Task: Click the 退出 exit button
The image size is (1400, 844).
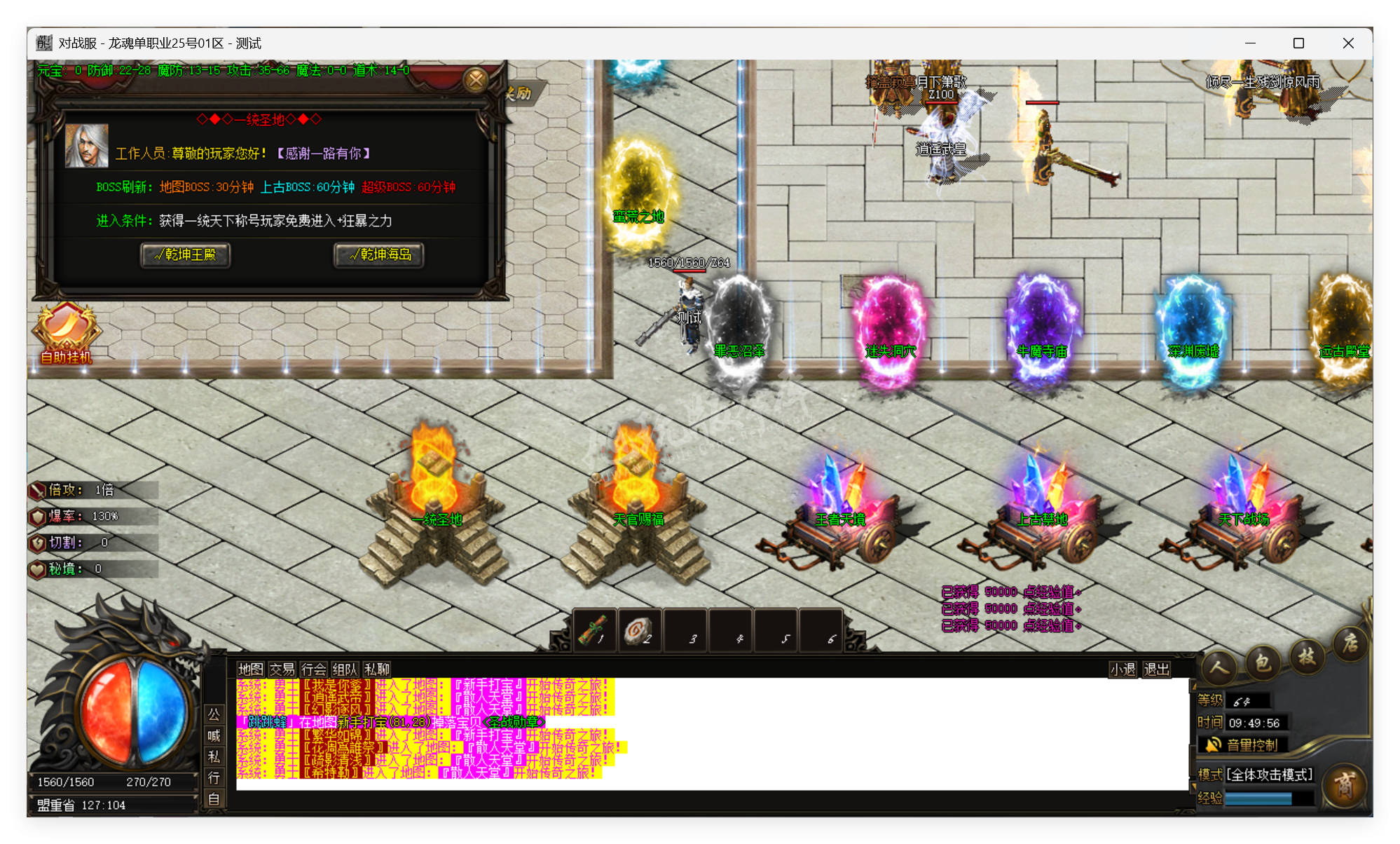Action: click(1156, 669)
